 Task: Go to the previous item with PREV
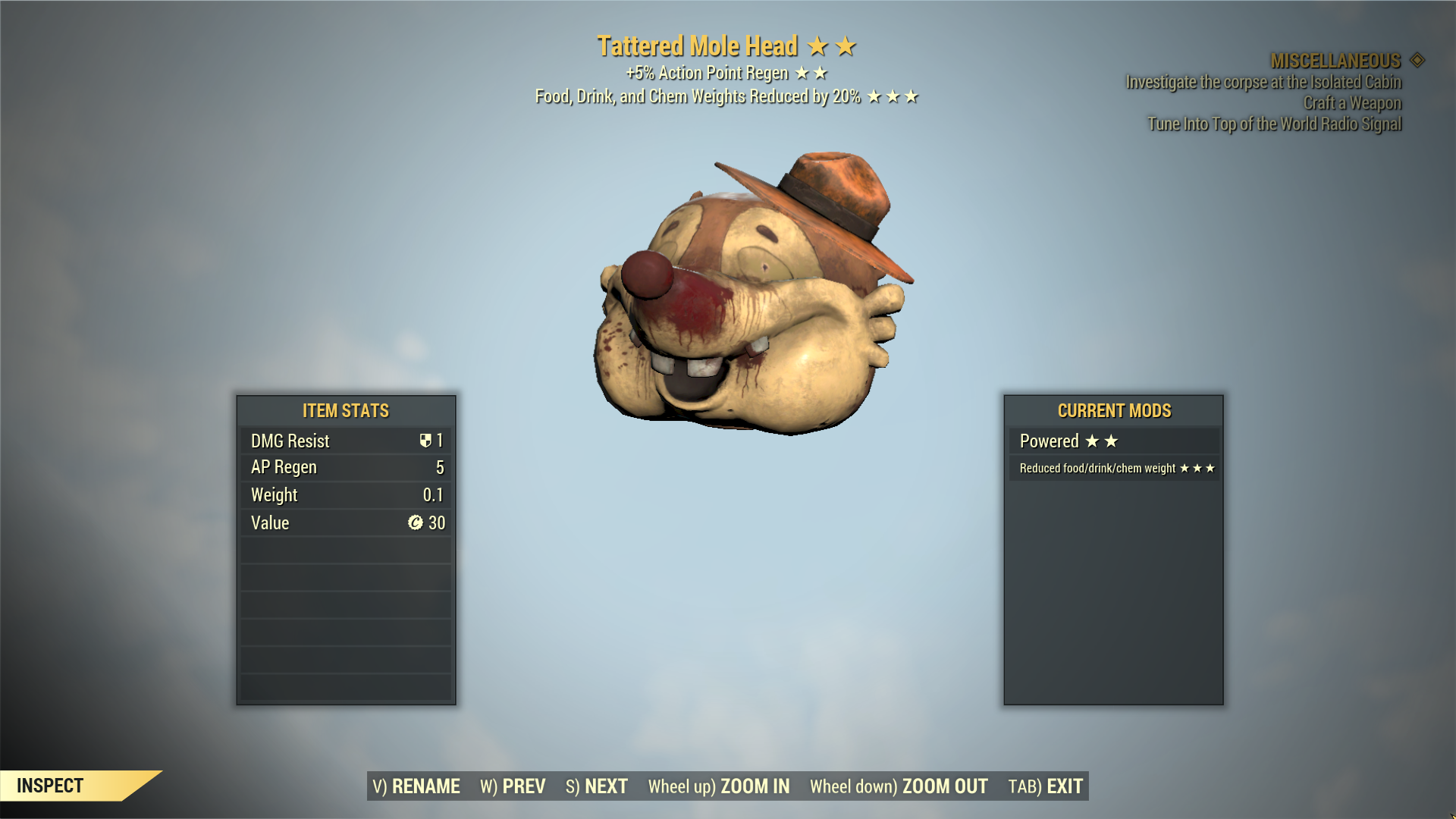point(513,786)
